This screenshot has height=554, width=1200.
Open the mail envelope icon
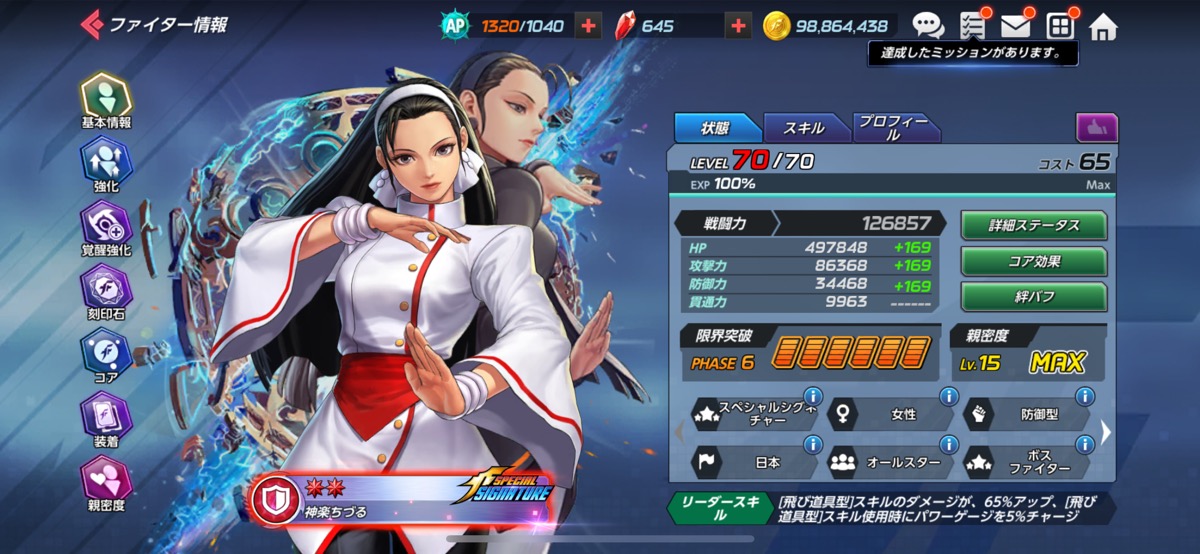(1016, 26)
